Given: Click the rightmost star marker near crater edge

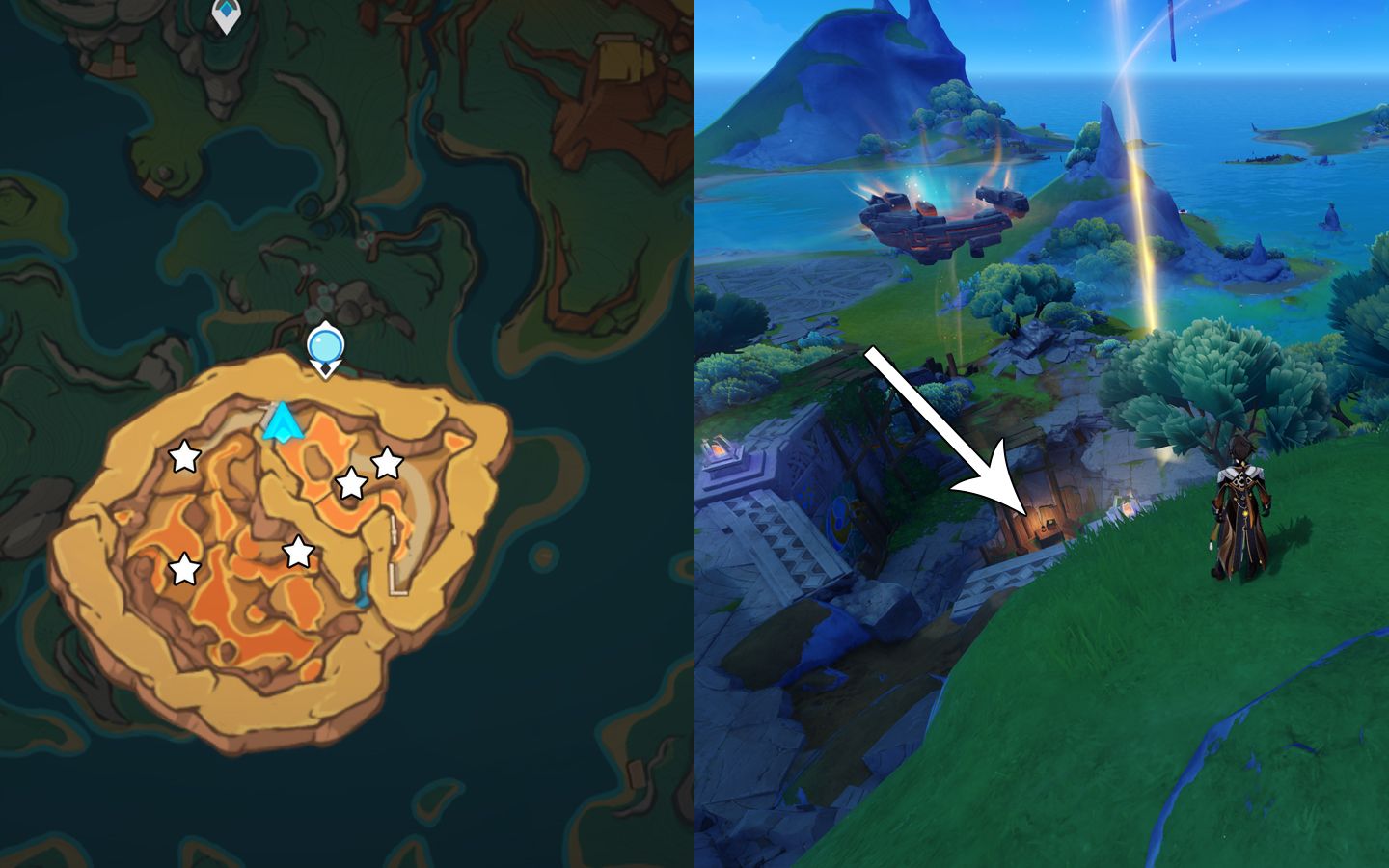Looking at the screenshot, I should click(386, 464).
